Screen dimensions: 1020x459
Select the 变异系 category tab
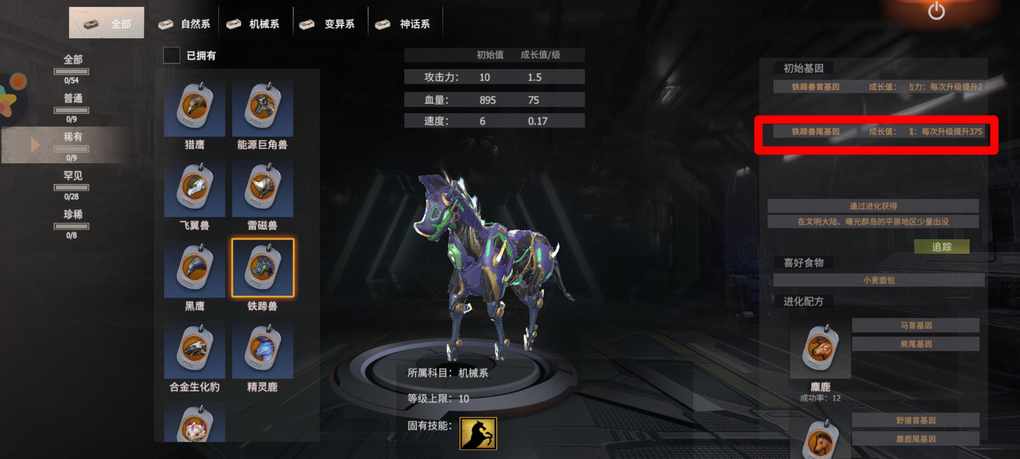[330, 23]
